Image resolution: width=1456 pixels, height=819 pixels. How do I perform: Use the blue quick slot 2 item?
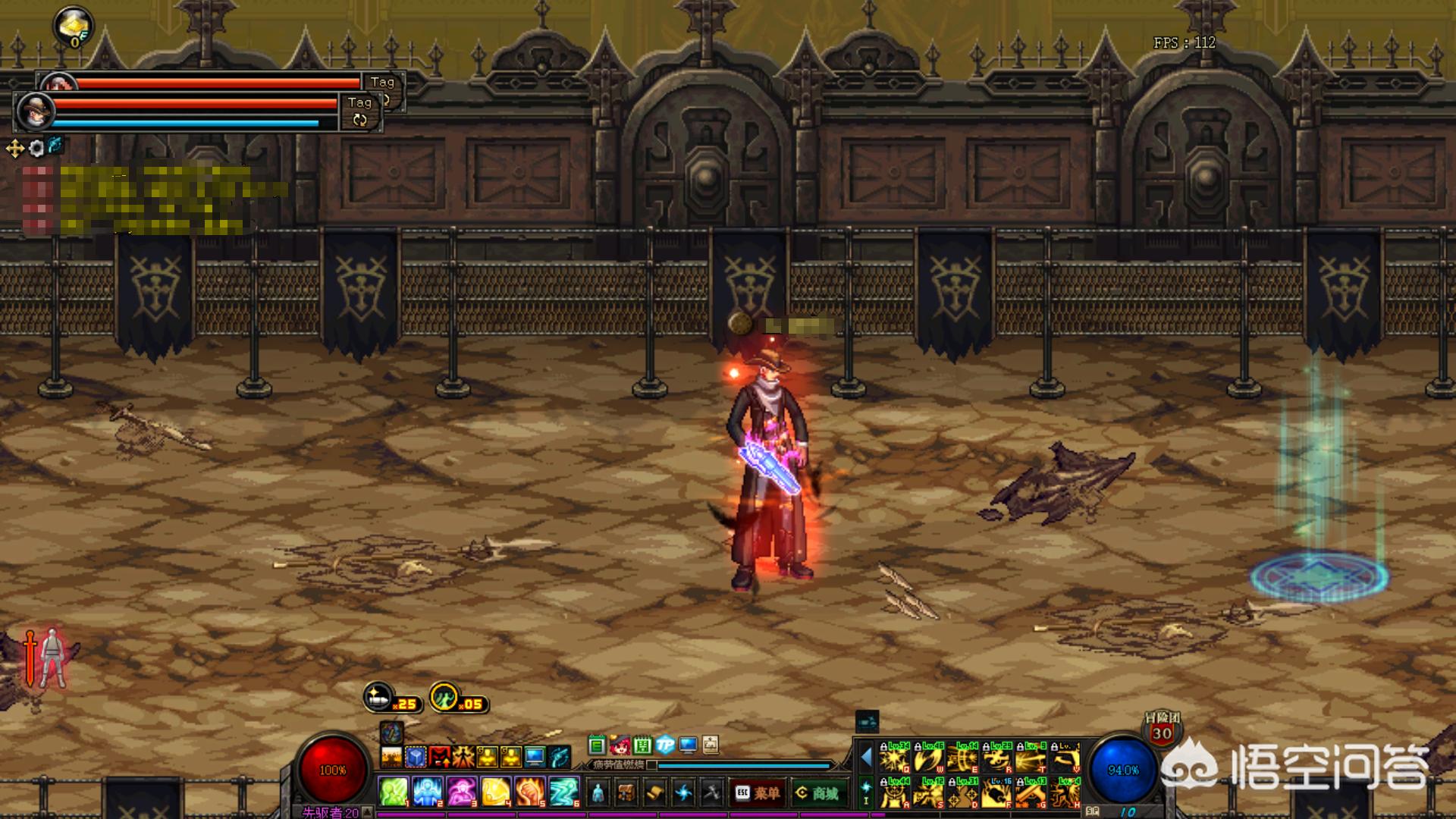pyautogui.click(x=428, y=792)
